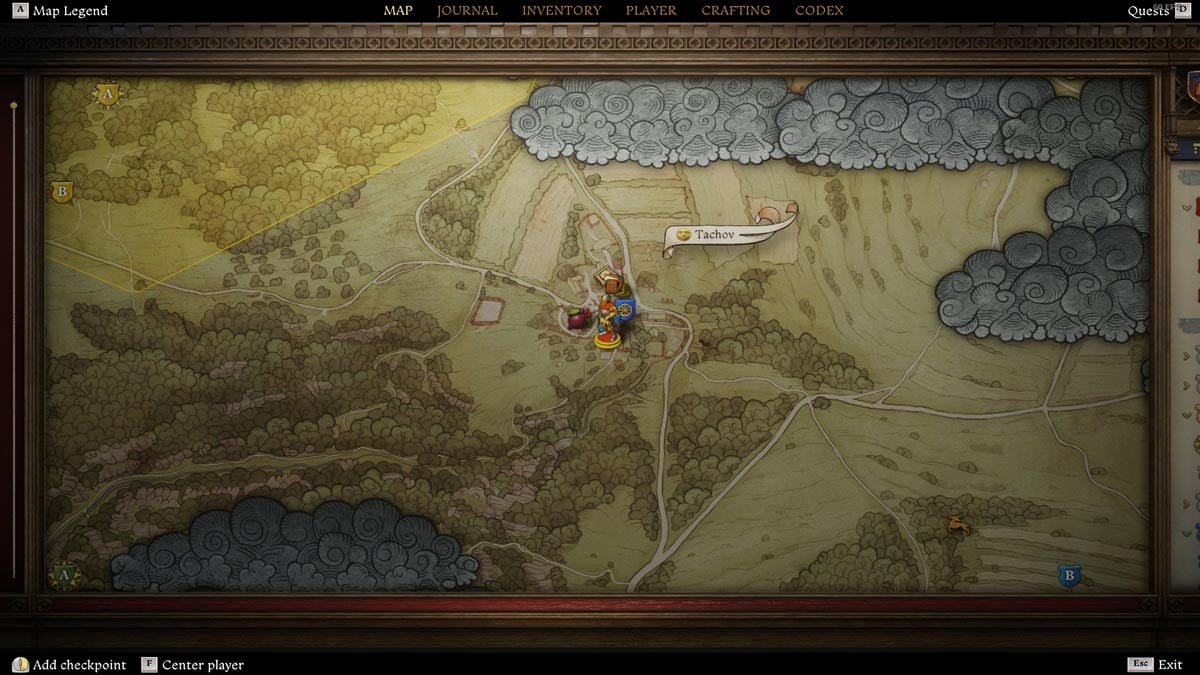Exit the map screen

[x=1169, y=665]
